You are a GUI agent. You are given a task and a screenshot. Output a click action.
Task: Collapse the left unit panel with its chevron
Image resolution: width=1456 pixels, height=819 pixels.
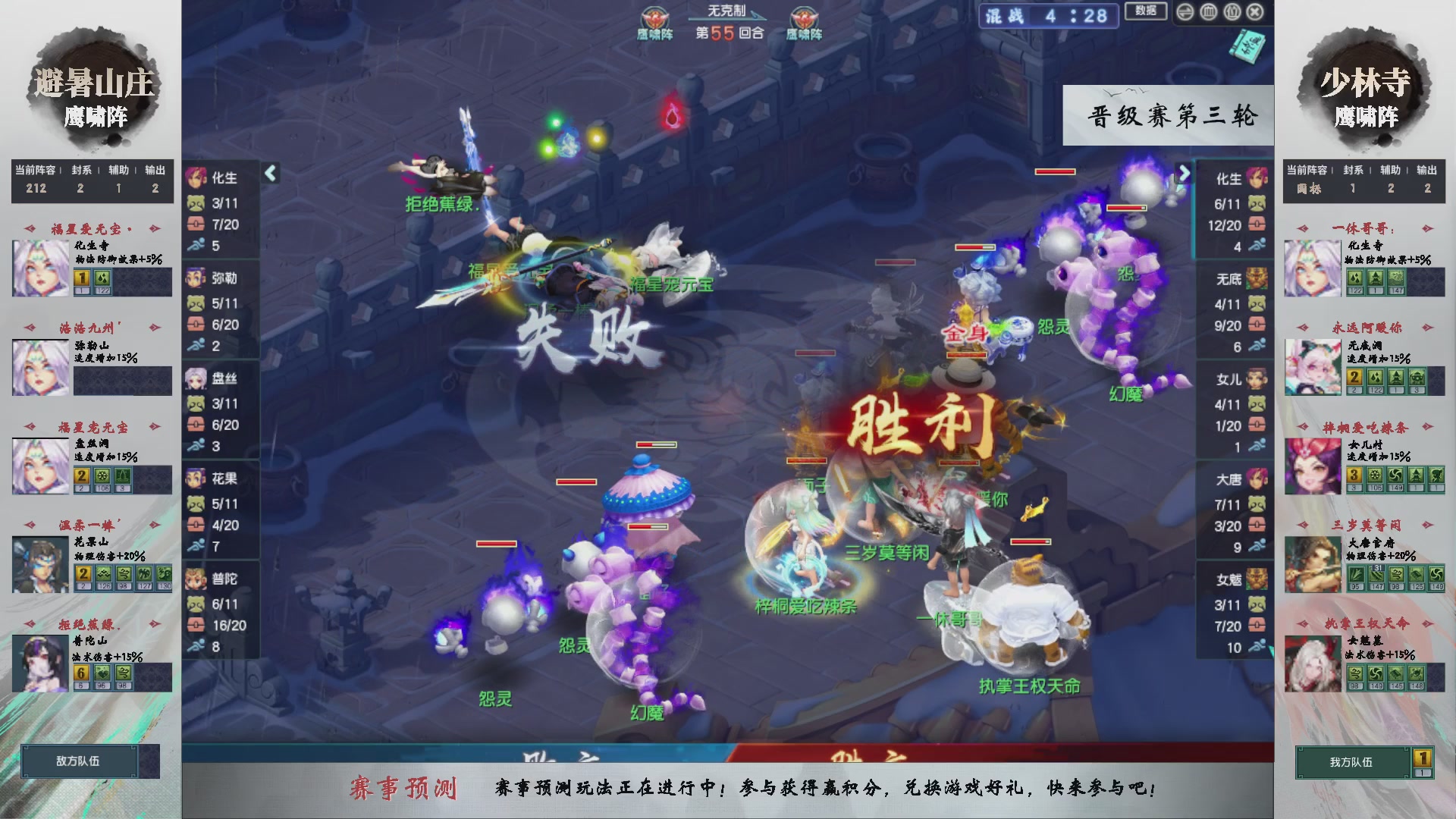coord(270,172)
